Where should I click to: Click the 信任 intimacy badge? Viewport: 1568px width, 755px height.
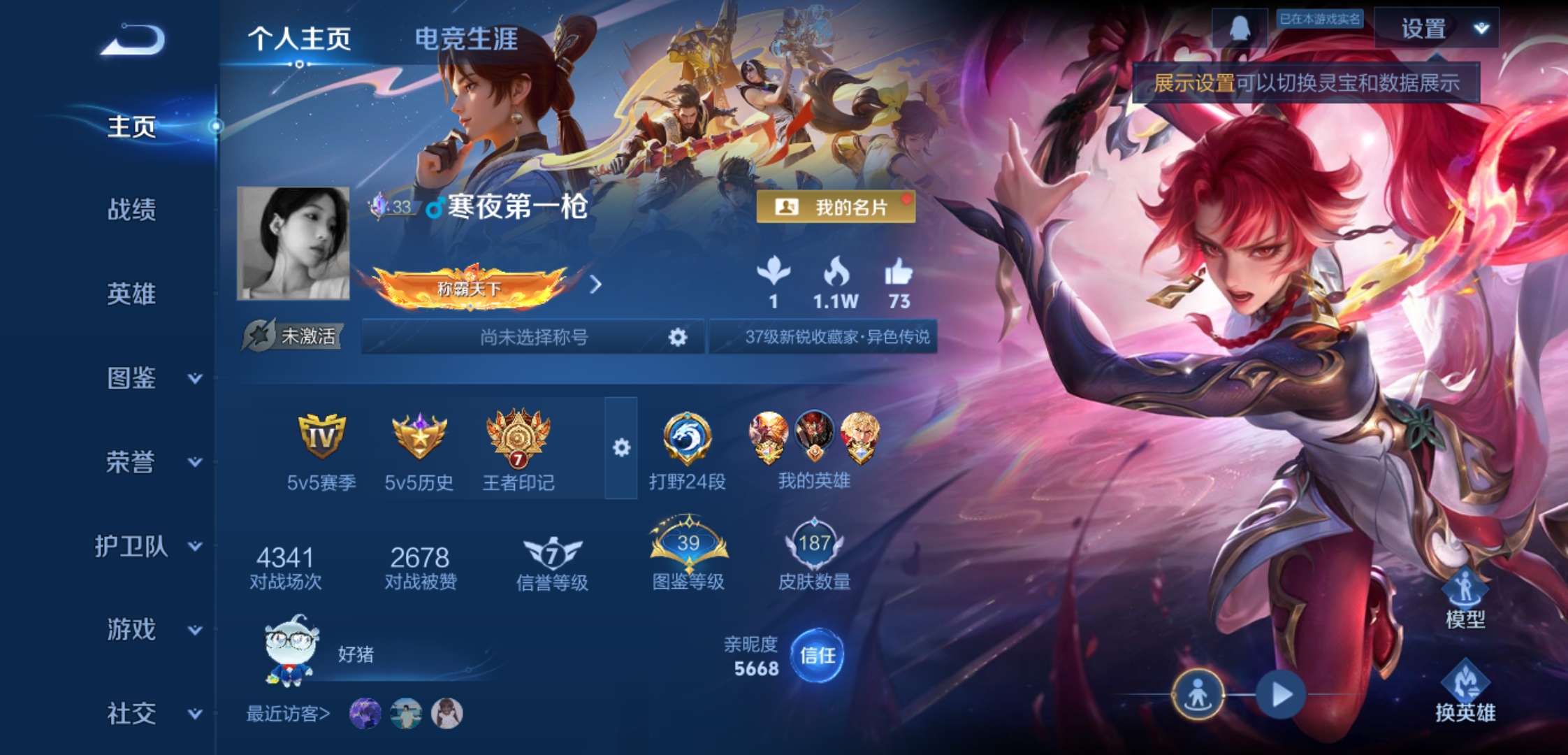(818, 655)
